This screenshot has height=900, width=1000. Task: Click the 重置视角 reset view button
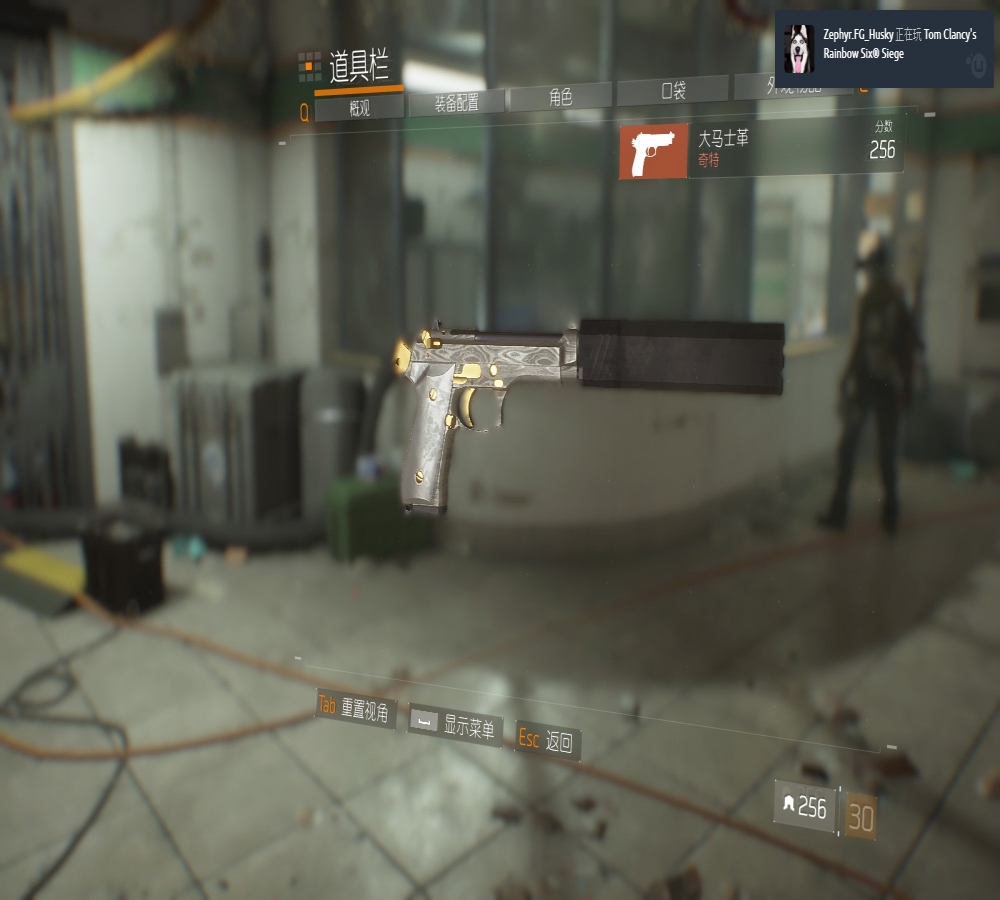click(x=356, y=708)
